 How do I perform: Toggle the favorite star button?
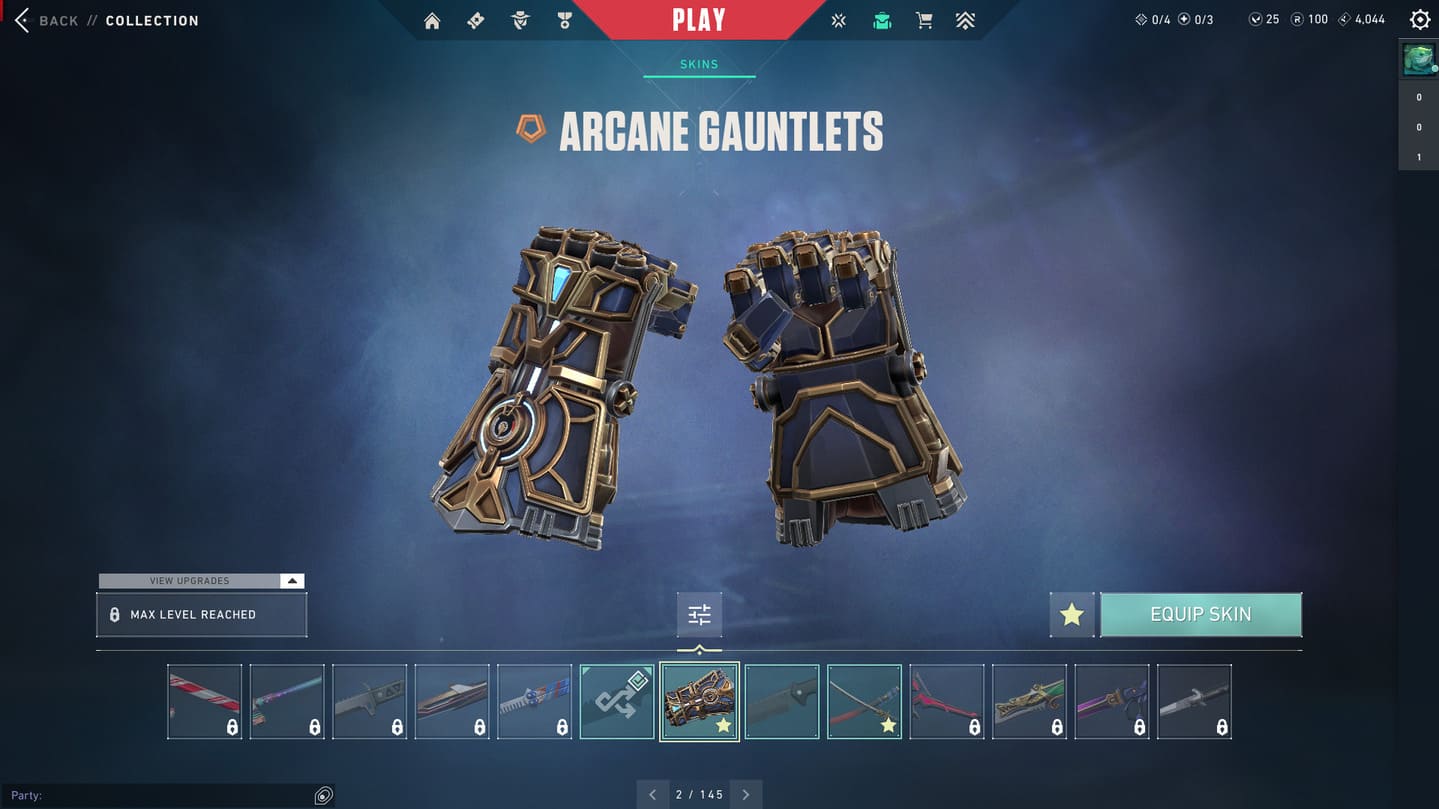click(x=1072, y=614)
